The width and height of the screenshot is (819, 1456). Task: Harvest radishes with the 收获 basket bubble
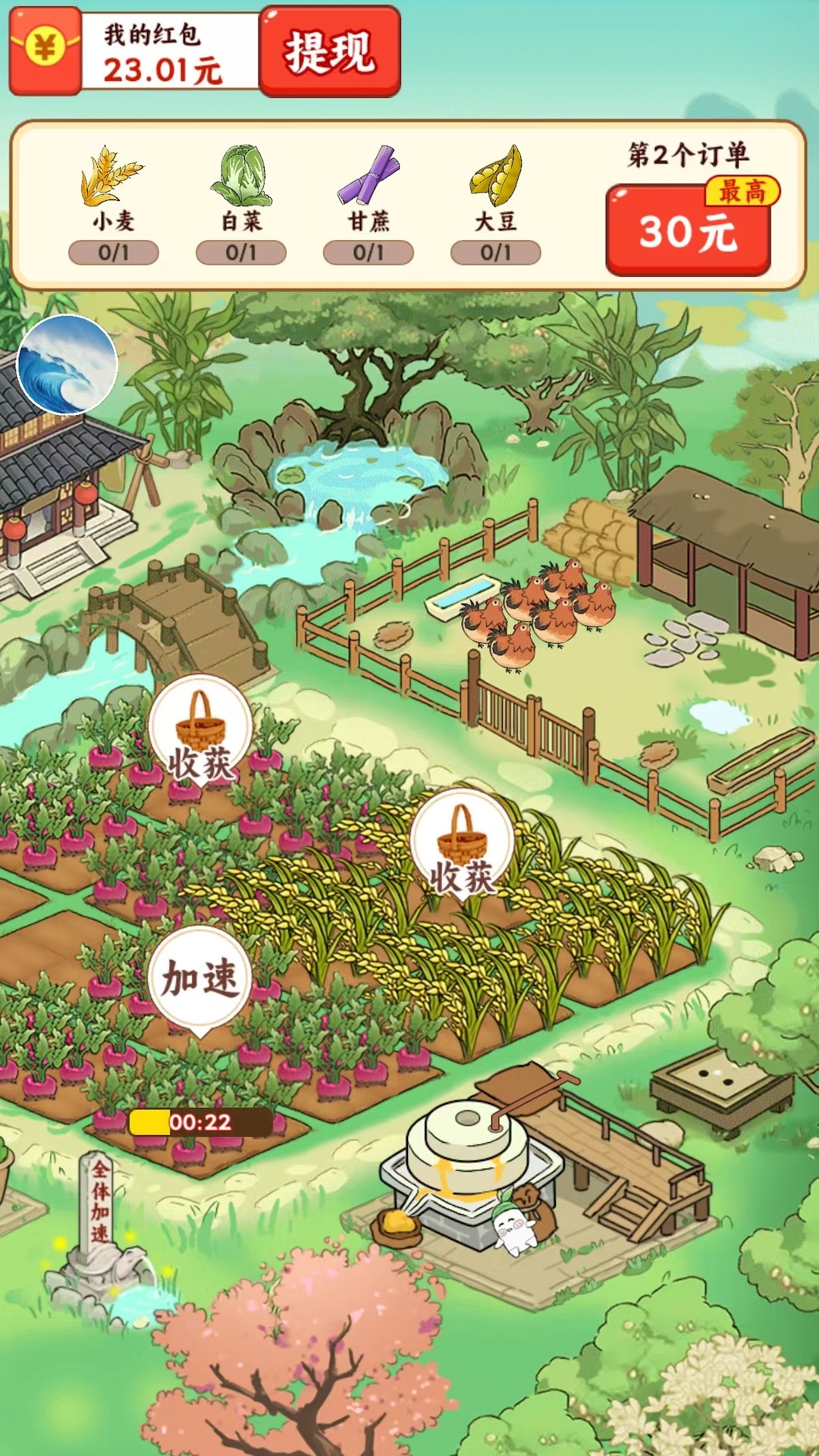pos(200,732)
